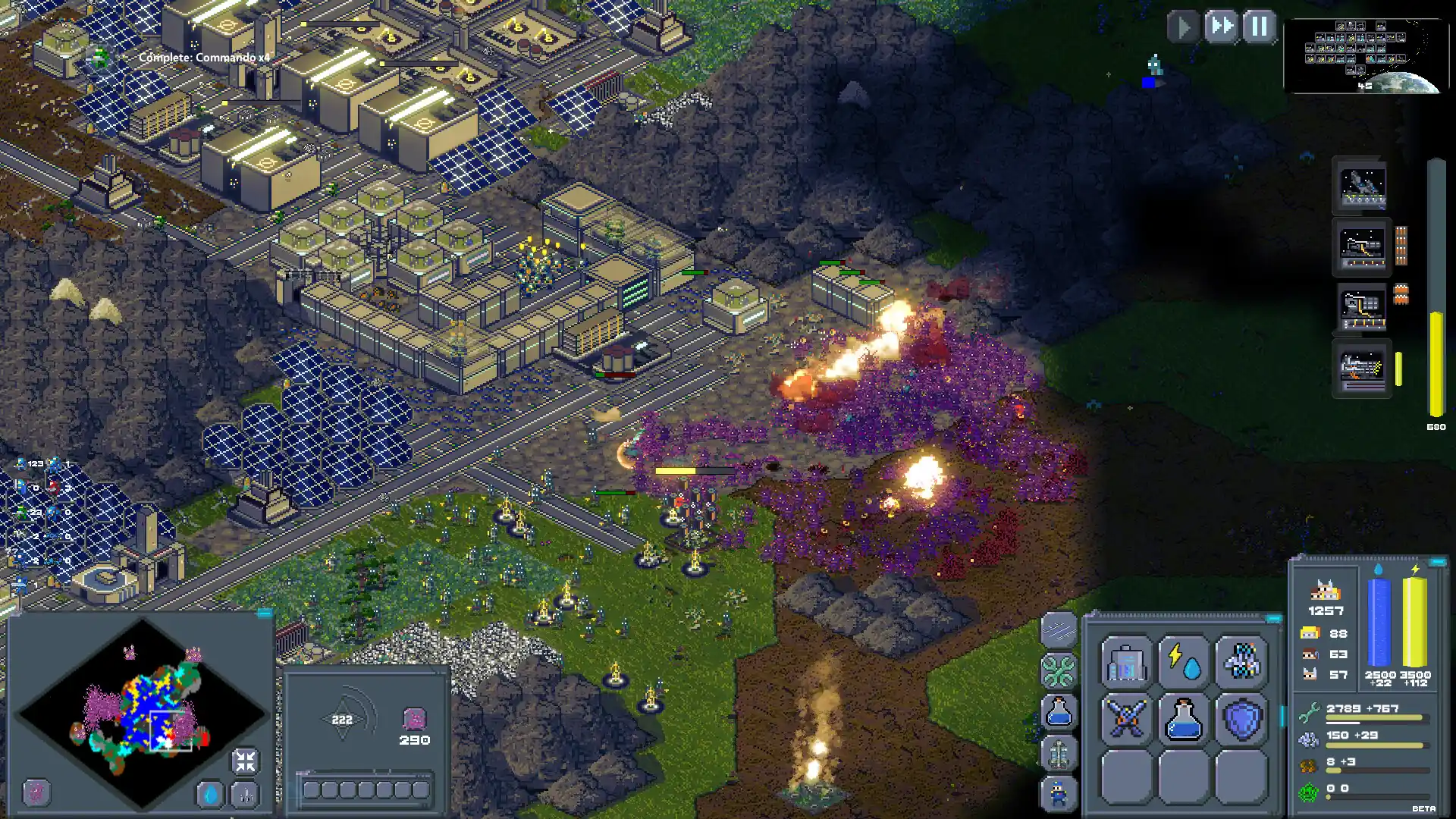Select the blue potion flask item
This screenshot has height=819, width=1456.
(x=1185, y=719)
